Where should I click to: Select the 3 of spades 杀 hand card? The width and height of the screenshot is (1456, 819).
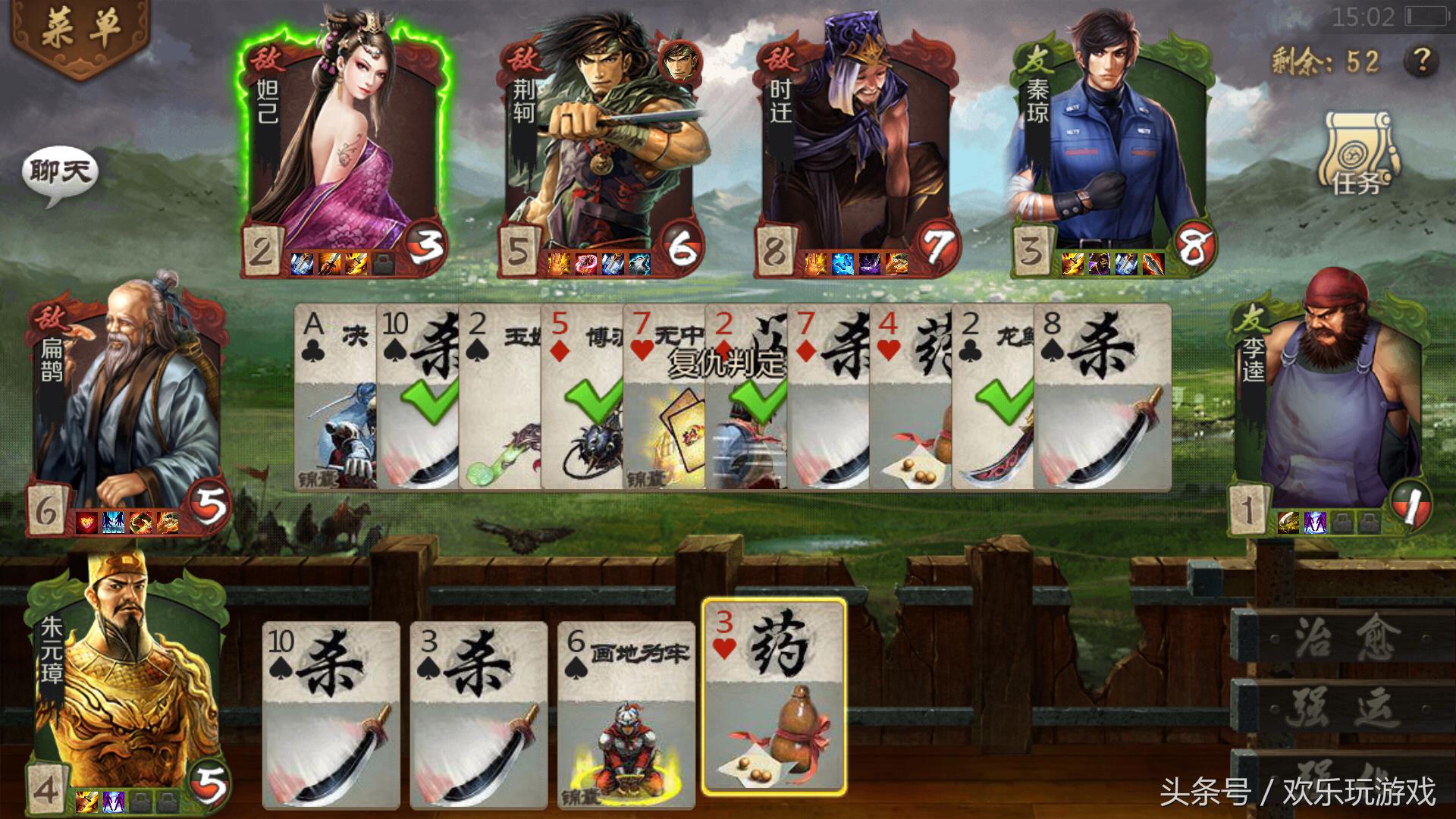pos(479,713)
